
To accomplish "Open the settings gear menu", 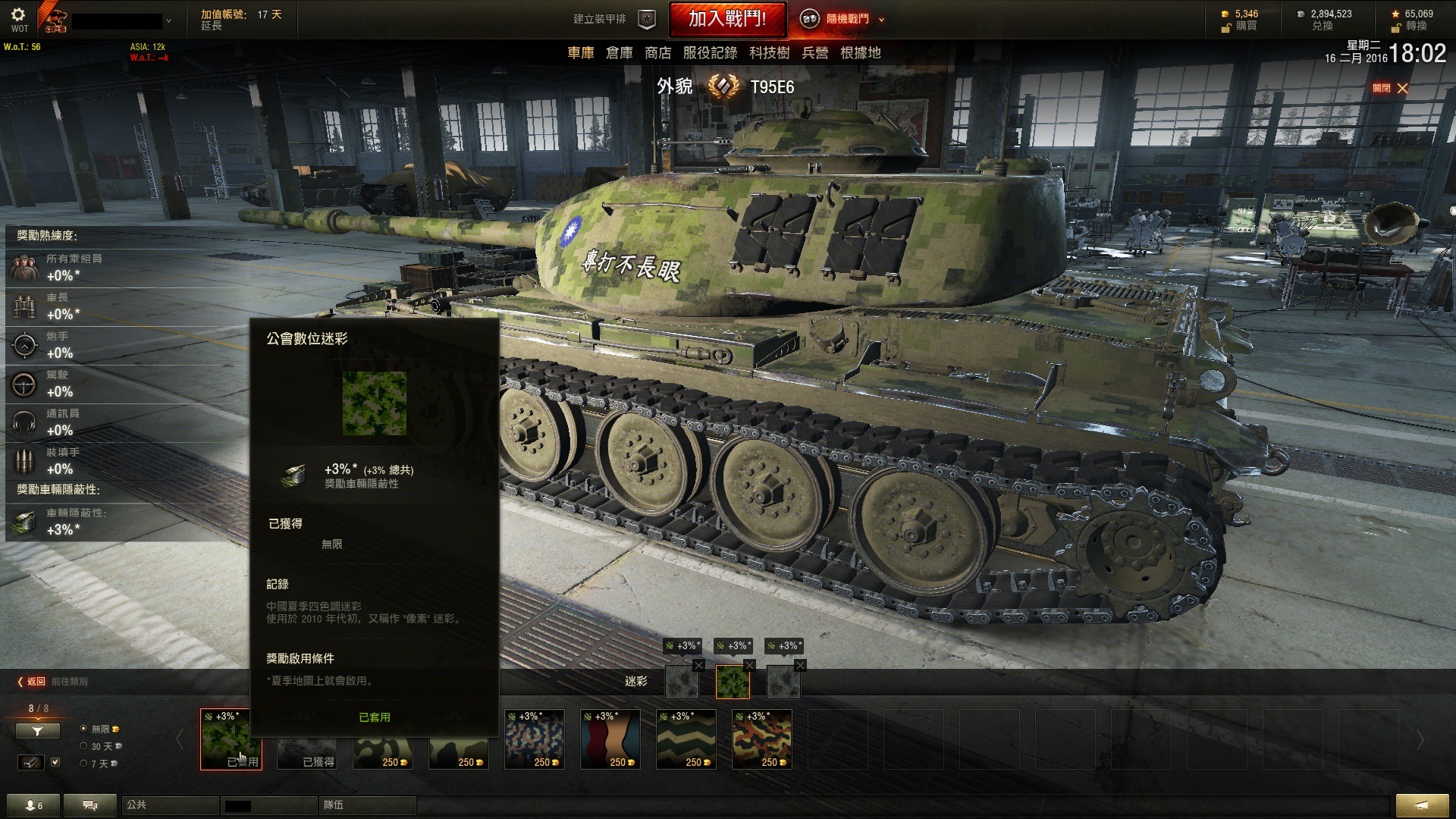I will 19,14.
